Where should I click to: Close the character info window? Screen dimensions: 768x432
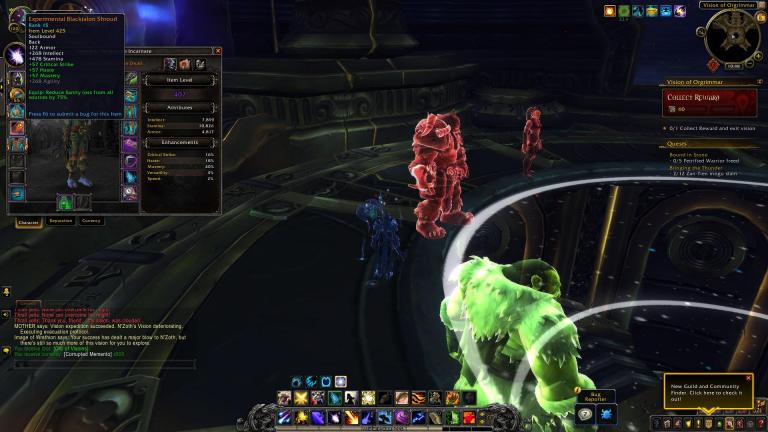[218, 50]
